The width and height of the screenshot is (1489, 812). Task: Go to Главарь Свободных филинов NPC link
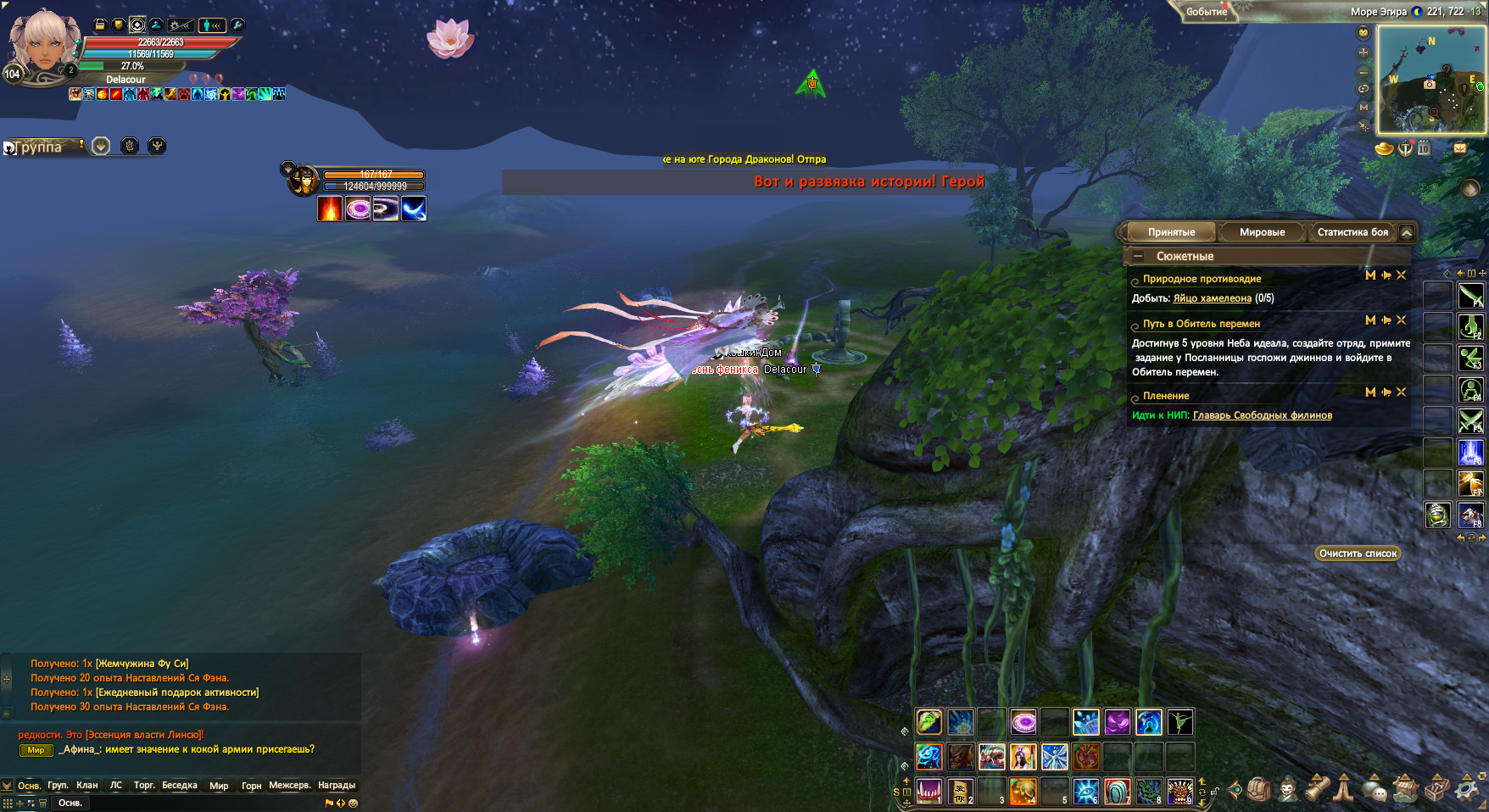[x=1262, y=415]
